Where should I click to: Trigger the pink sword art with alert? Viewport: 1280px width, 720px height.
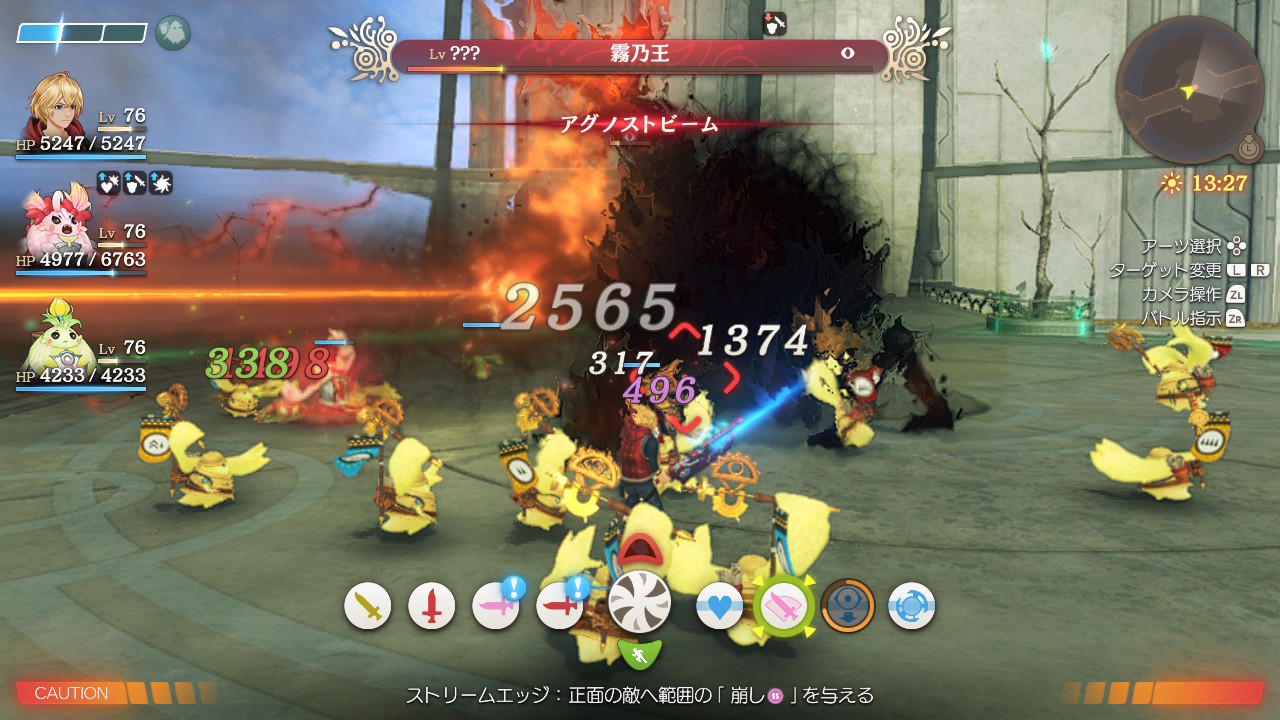(x=496, y=606)
